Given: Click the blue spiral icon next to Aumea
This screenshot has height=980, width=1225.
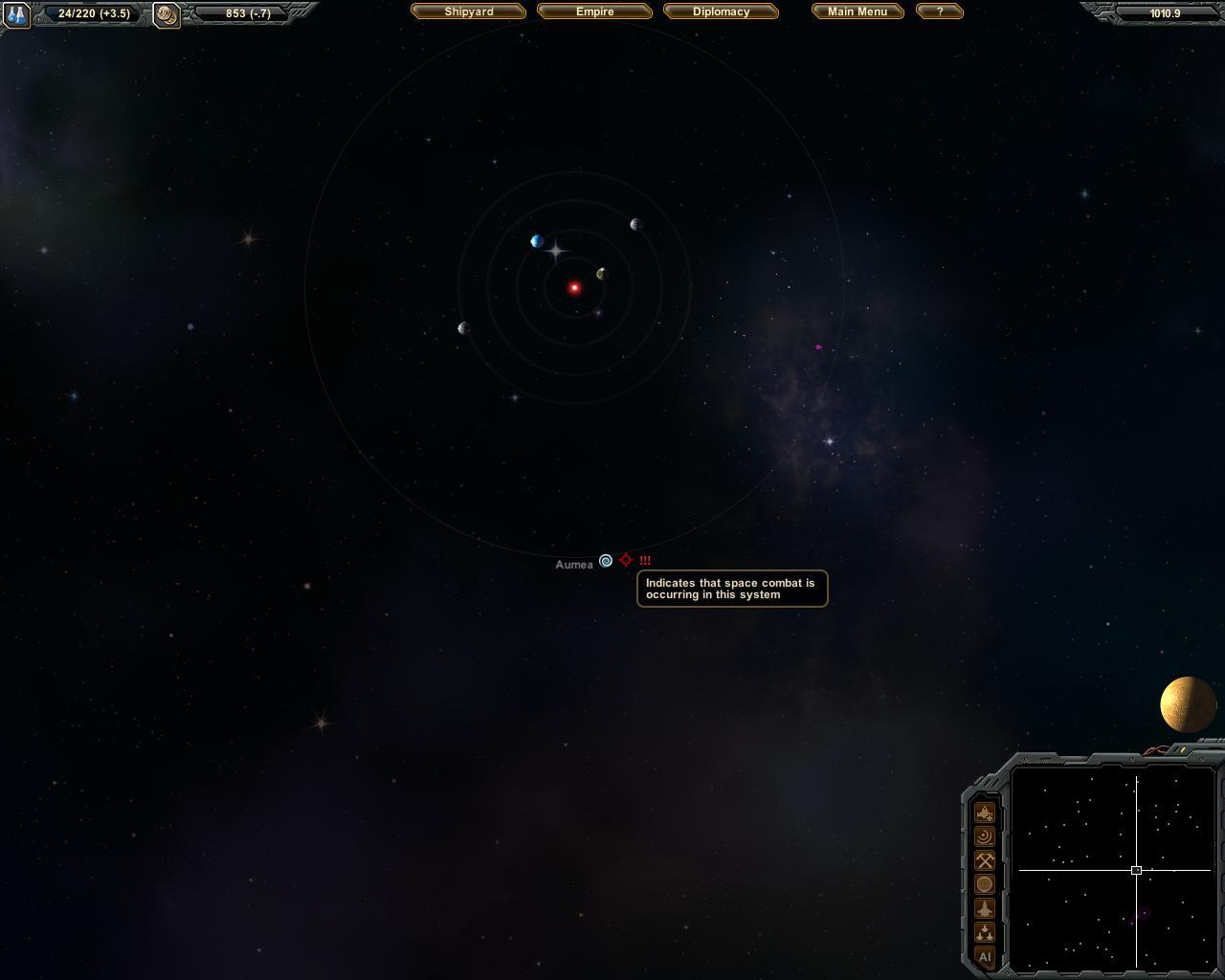Looking at the screenshot, I should coord(606,561).
